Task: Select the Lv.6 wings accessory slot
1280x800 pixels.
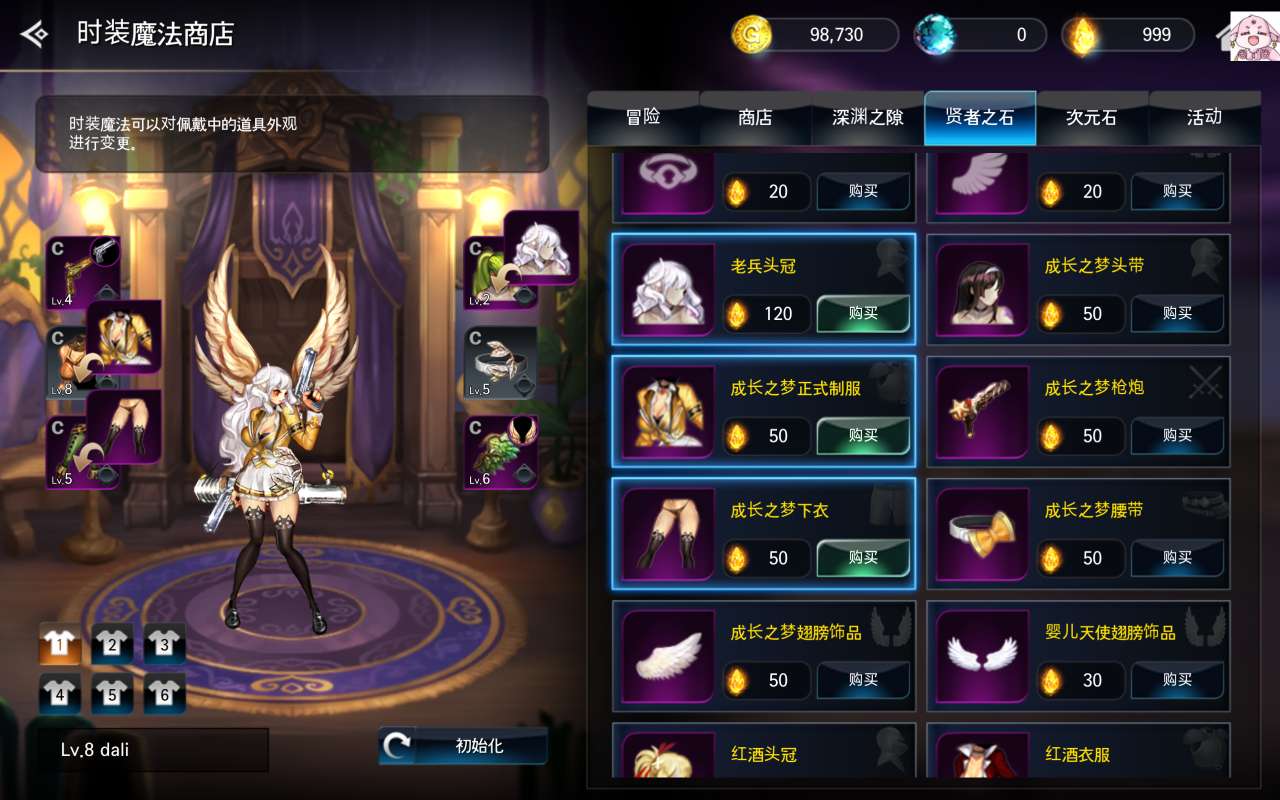Action: click(x=498, y=455)
